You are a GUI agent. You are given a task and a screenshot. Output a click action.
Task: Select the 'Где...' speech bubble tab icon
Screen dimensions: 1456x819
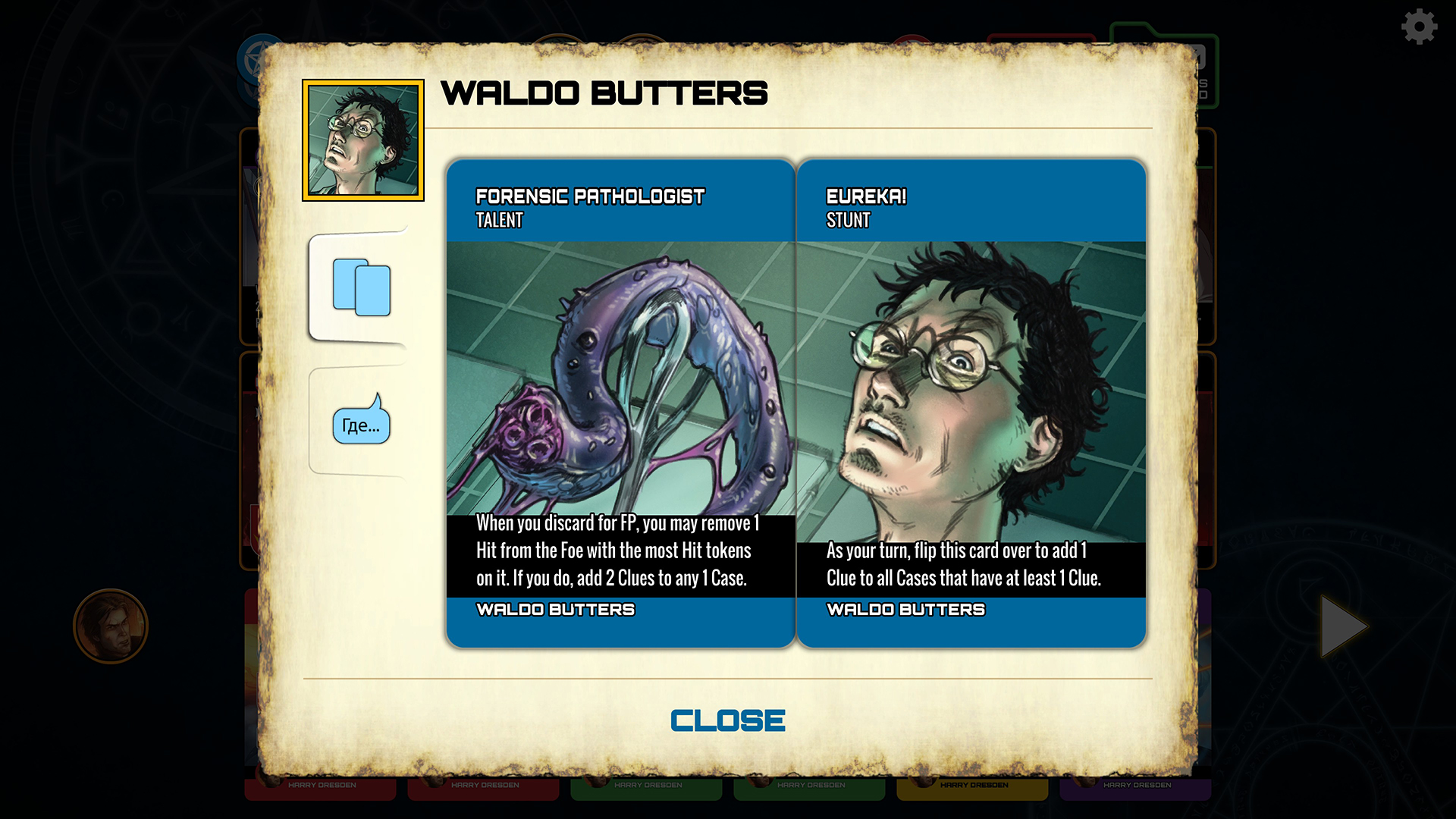coord(362,425)
